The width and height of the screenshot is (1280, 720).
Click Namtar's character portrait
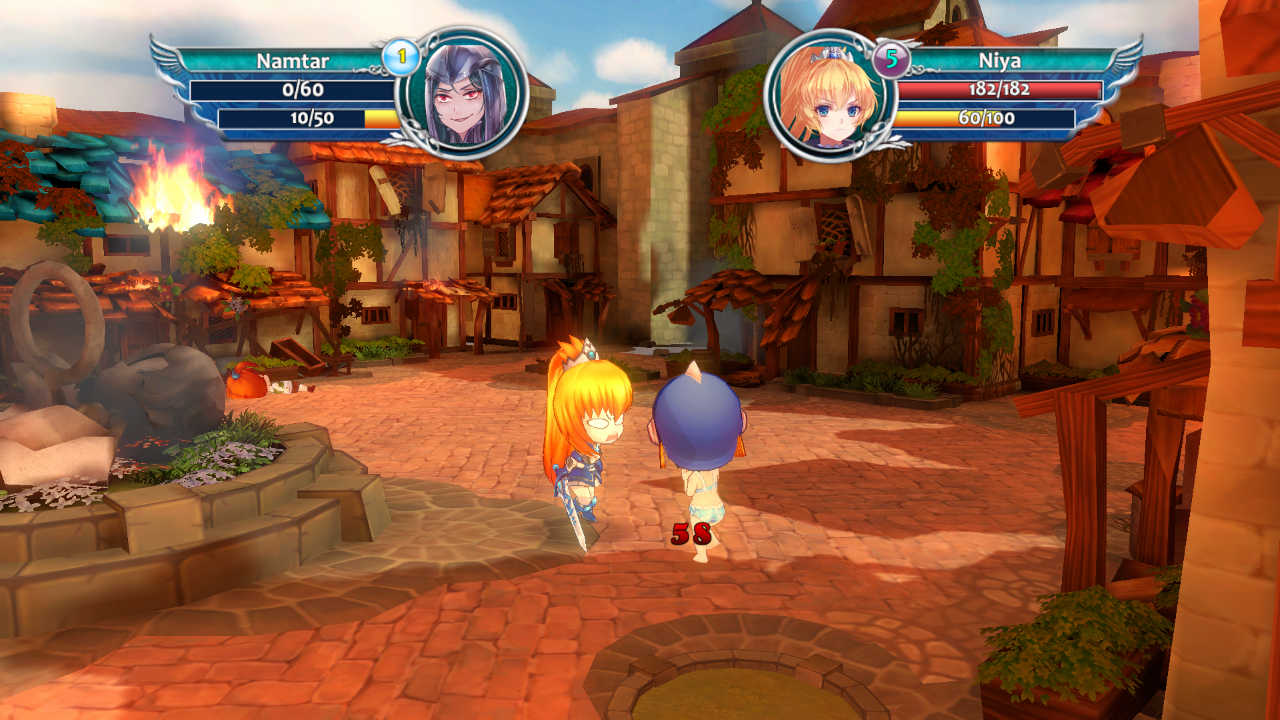point(462,94)
